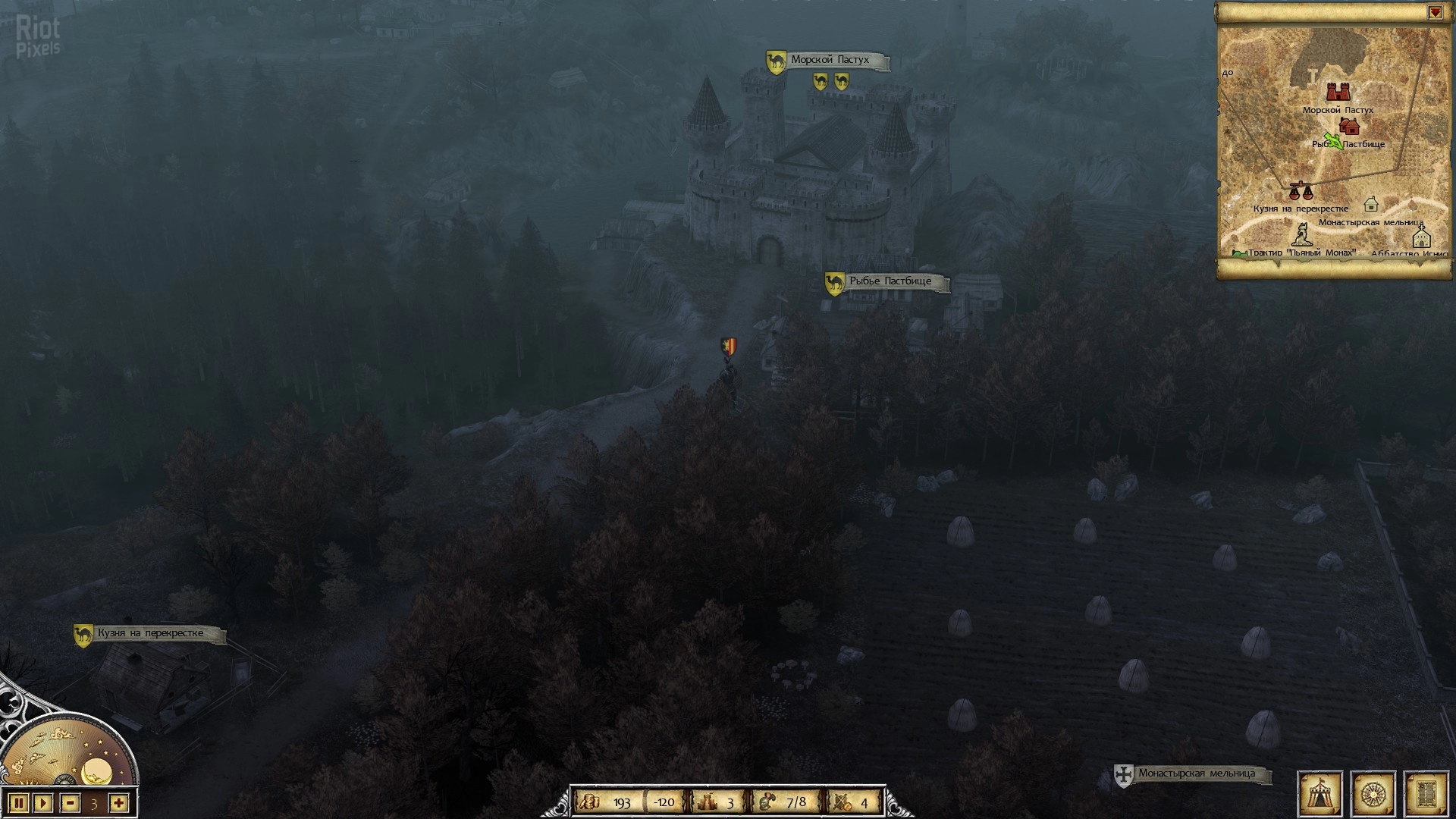Click the small house marker on minimap
Viewport: 1456px width, 819px height.
point(1370,204)
